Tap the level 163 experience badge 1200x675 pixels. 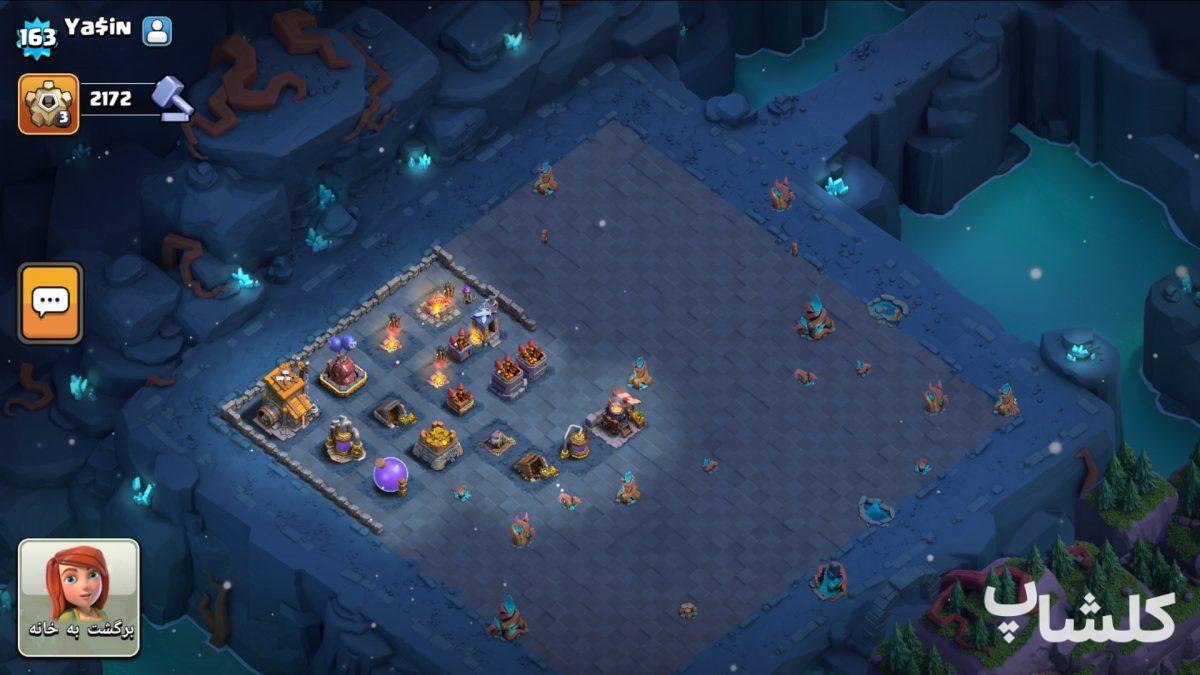pyautogui.click(x=37, y=39)
